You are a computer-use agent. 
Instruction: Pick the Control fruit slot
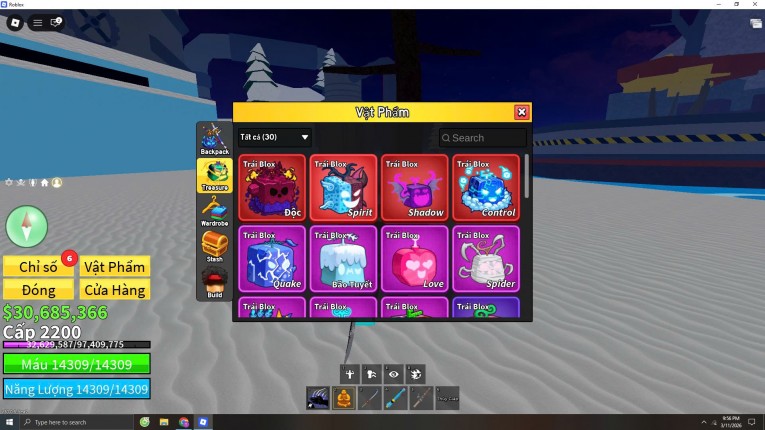[x=485, y=187]
